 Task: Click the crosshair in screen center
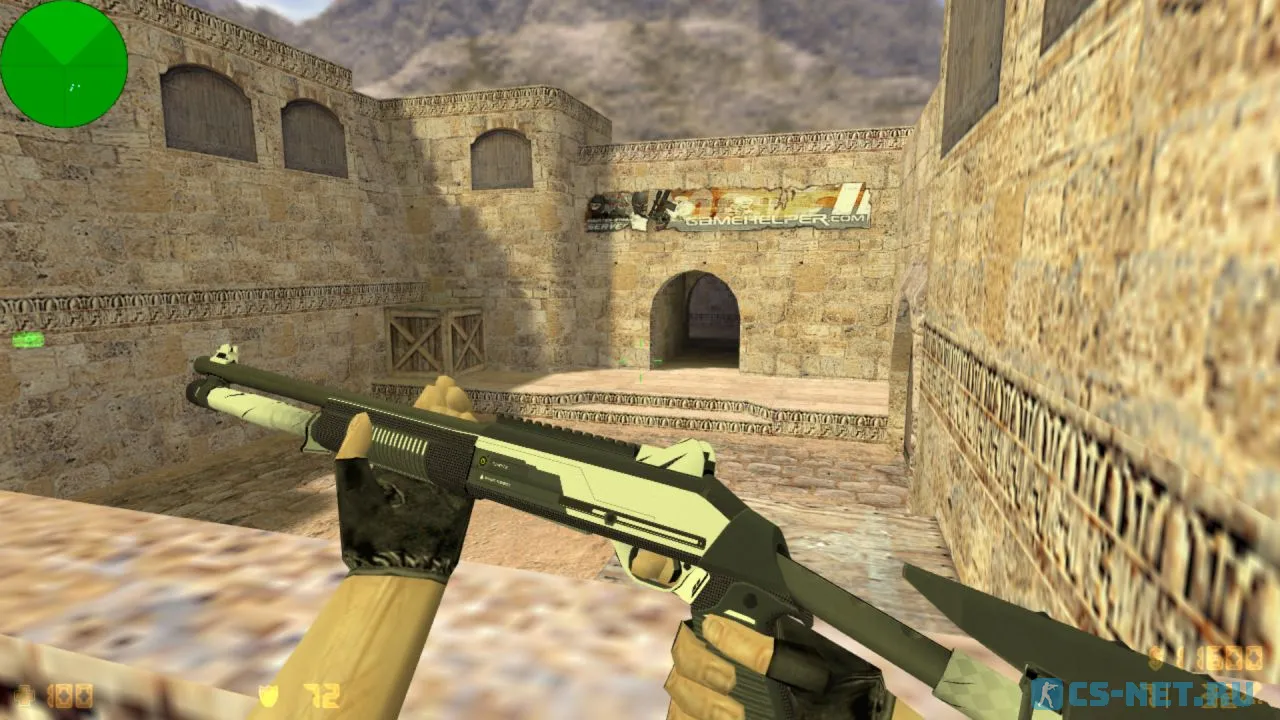tap(640, 360)
